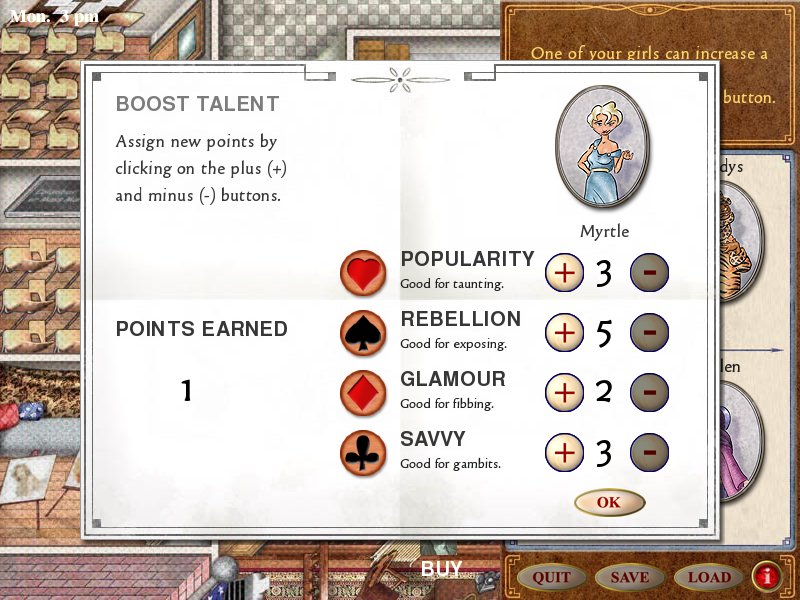Confirm talent points with OK

(609, 502)
